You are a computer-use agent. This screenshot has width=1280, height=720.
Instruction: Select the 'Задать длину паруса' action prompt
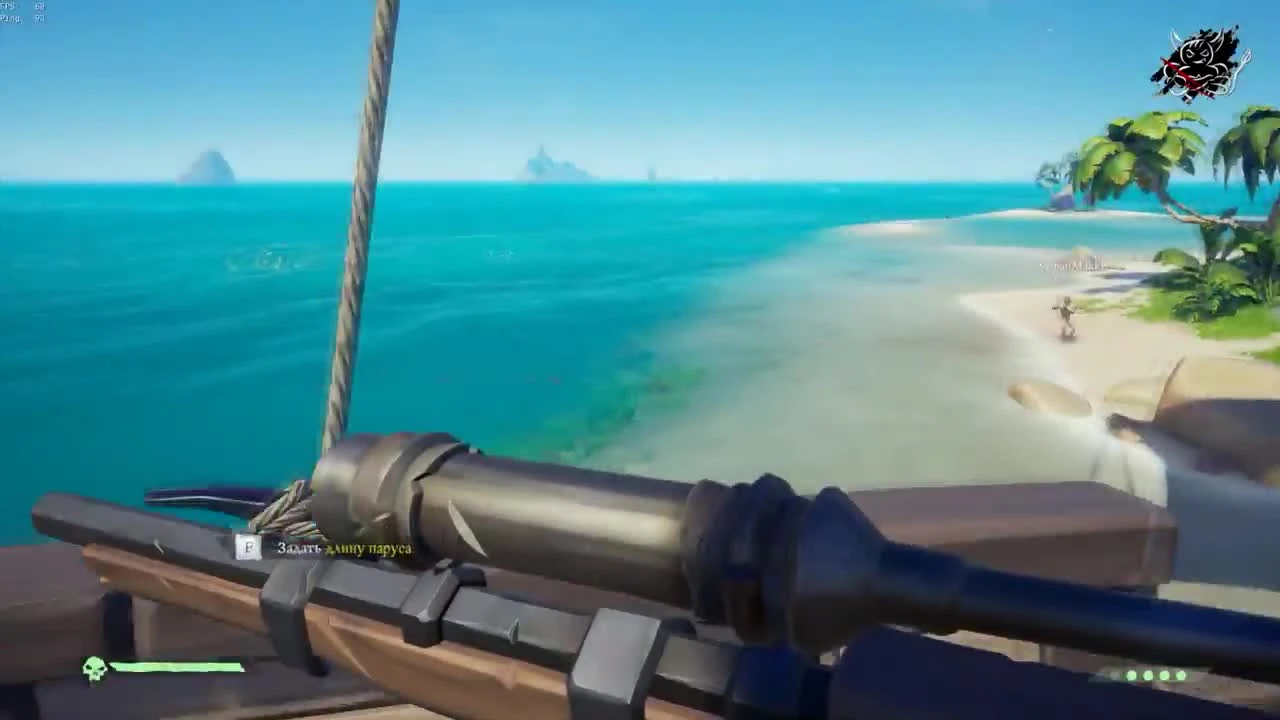344,548
